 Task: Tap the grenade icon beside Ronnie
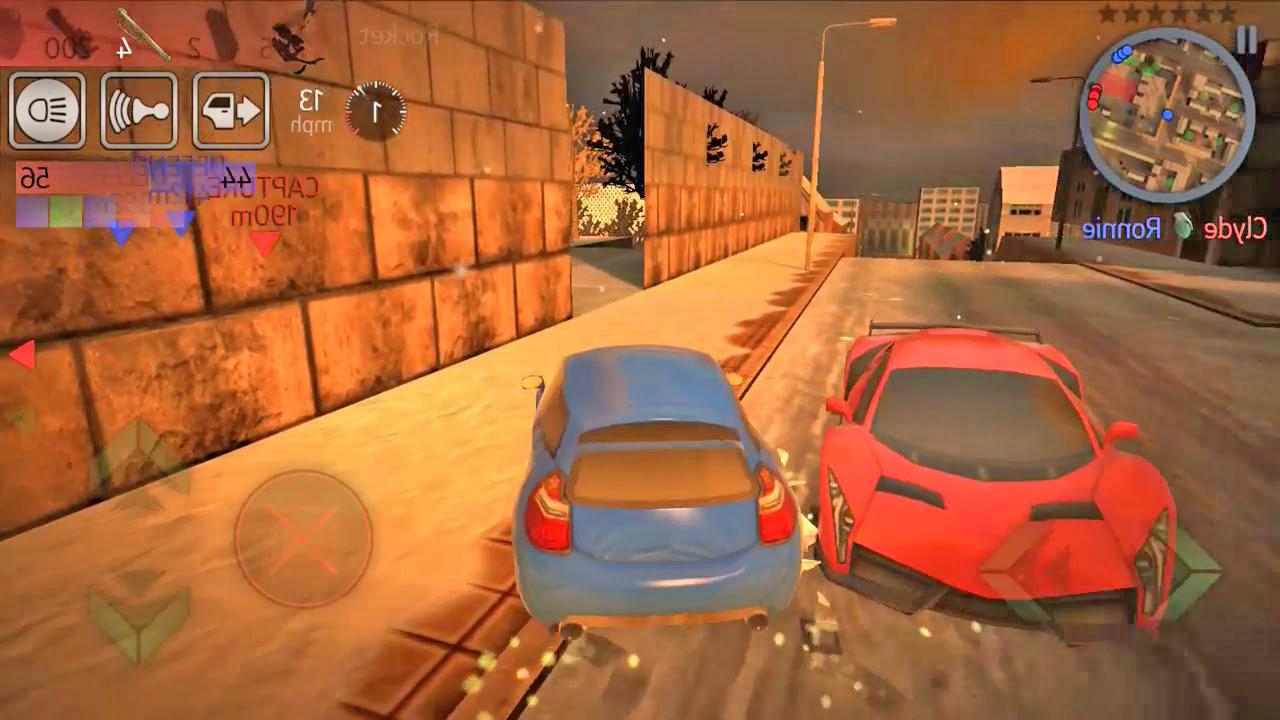click(1184, 225)
